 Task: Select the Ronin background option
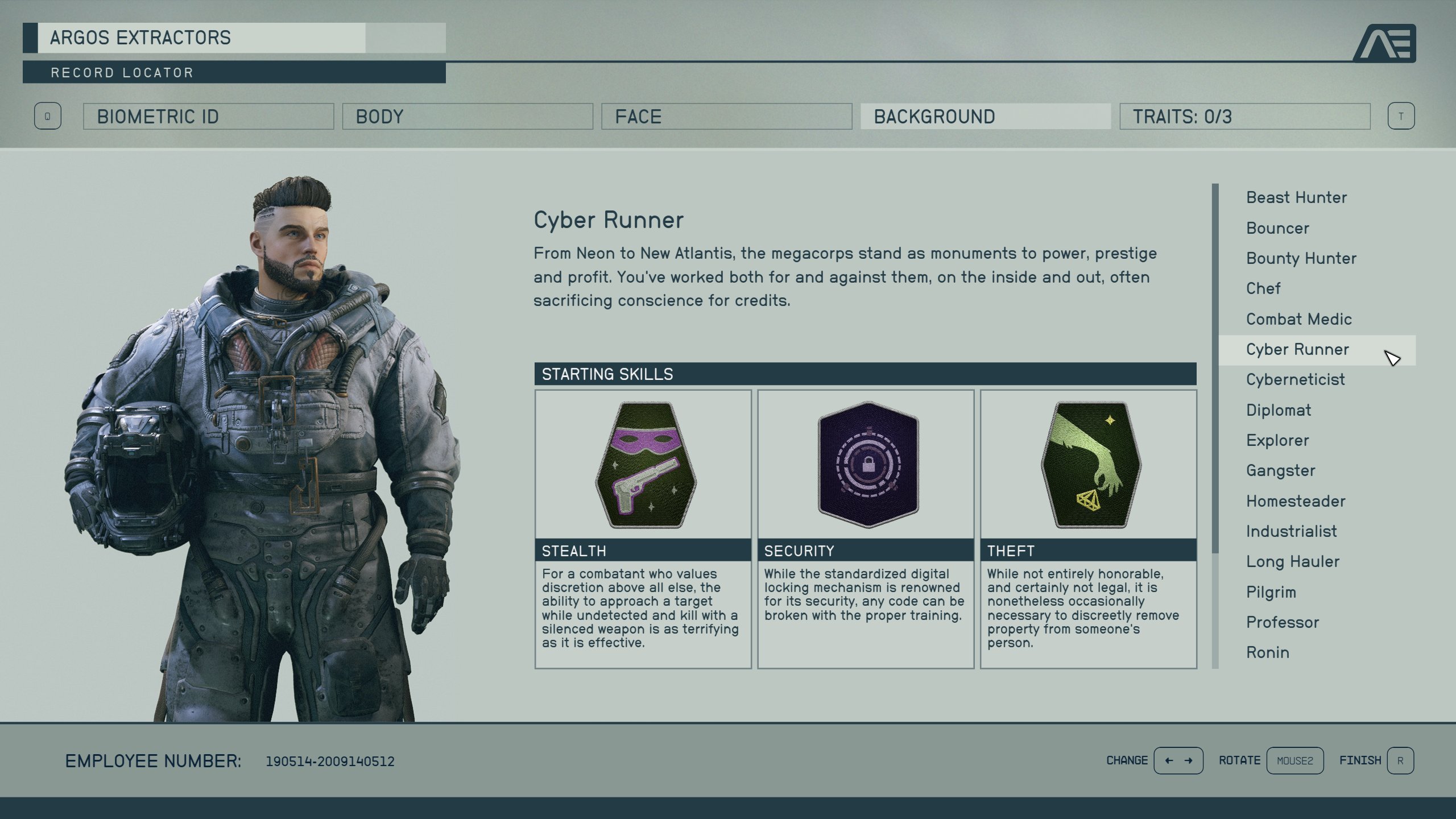1268,652
